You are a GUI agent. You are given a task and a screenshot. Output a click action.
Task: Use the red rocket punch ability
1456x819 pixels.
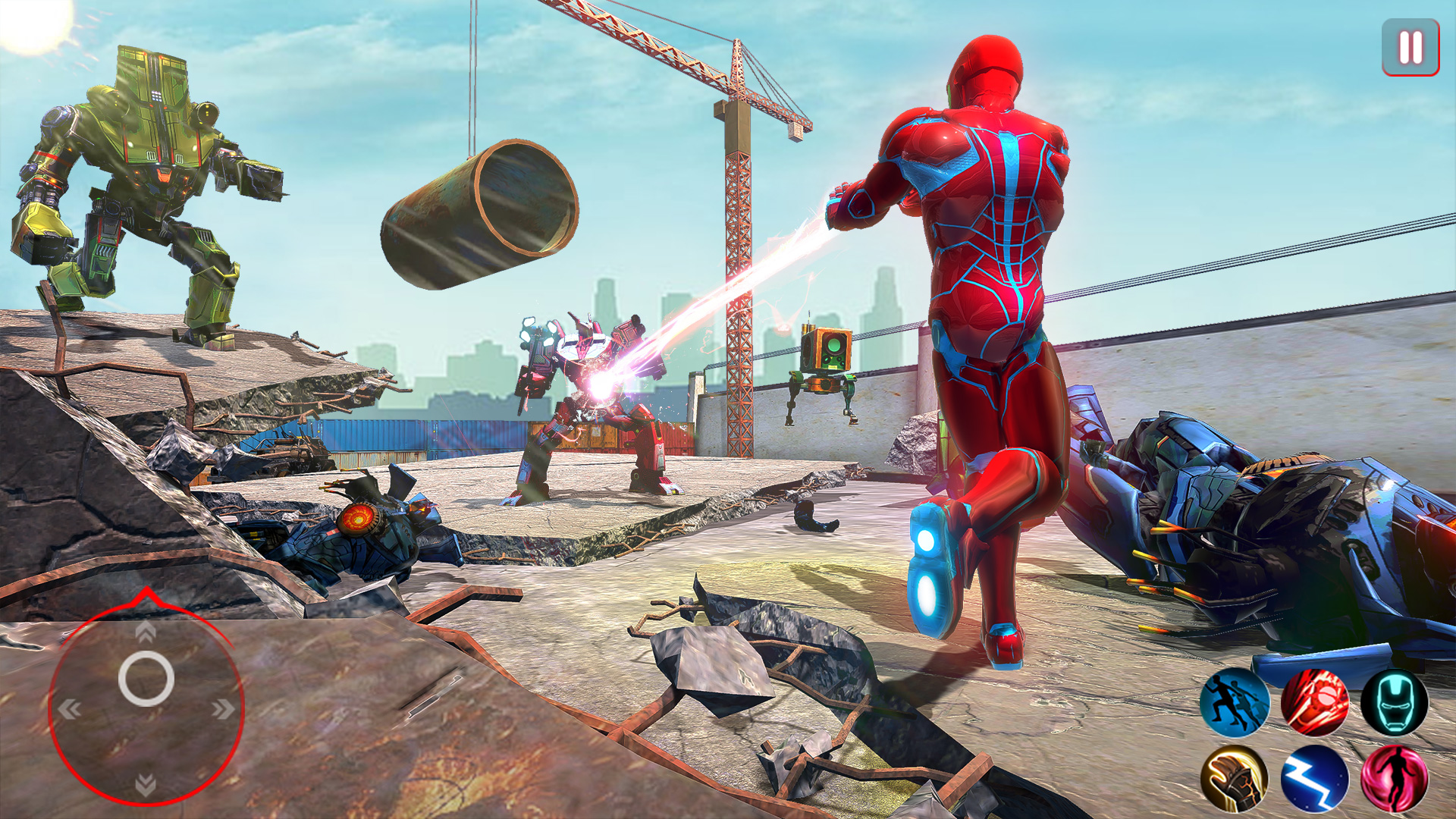point(1314,702)
